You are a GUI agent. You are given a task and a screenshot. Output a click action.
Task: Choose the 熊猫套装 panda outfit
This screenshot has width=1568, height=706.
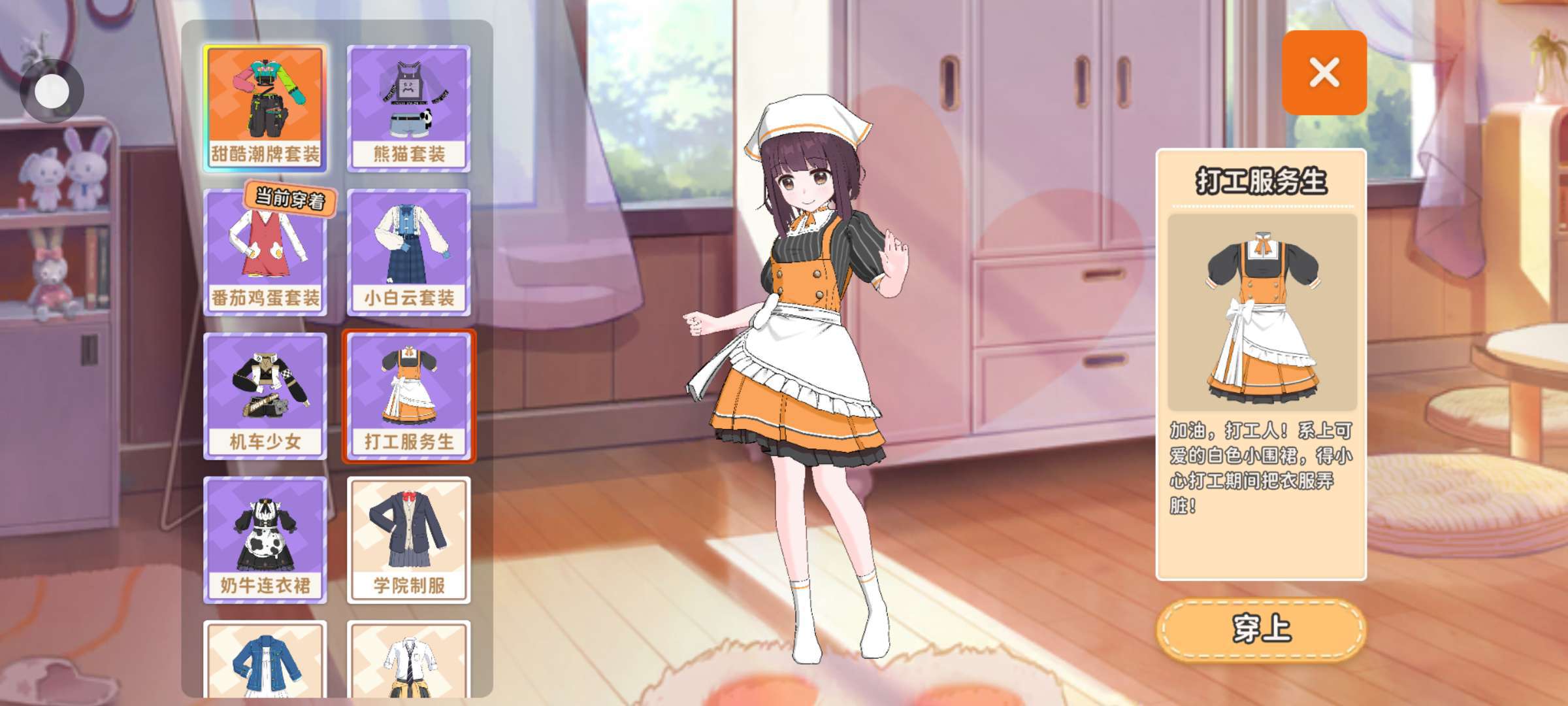(x=409, y=109)
